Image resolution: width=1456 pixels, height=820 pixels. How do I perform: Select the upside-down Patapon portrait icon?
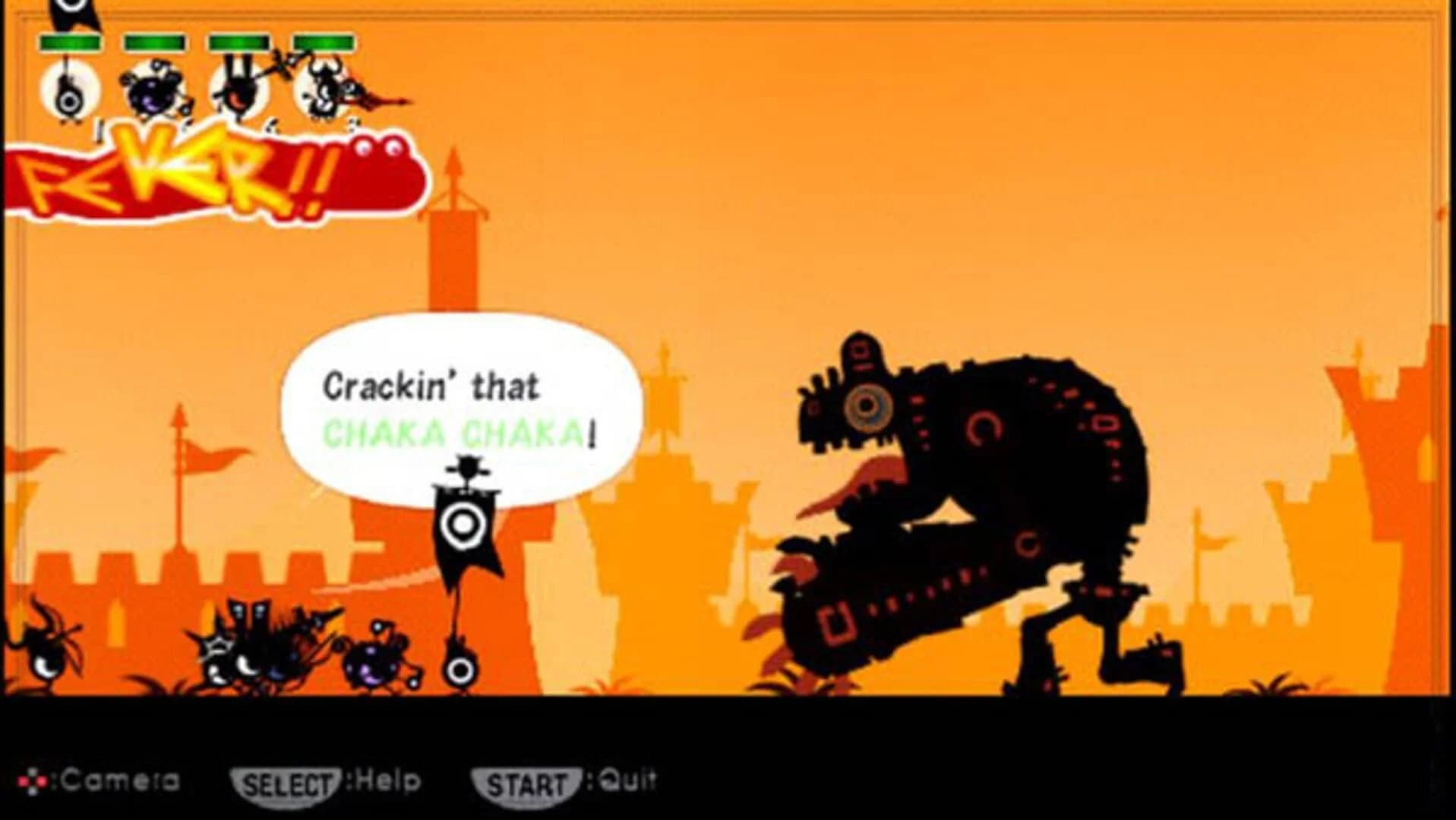[237, 91]
